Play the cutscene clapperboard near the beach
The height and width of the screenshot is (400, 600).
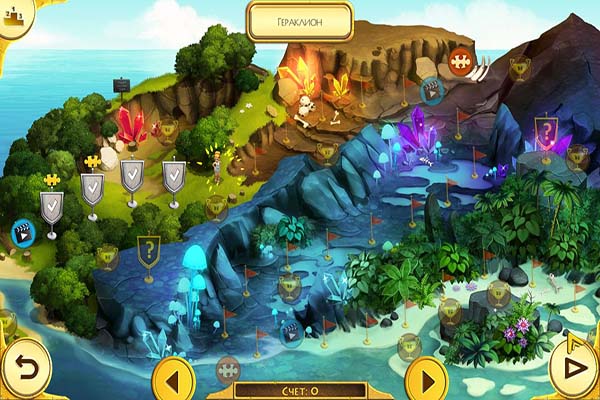(x=20, y=233)
